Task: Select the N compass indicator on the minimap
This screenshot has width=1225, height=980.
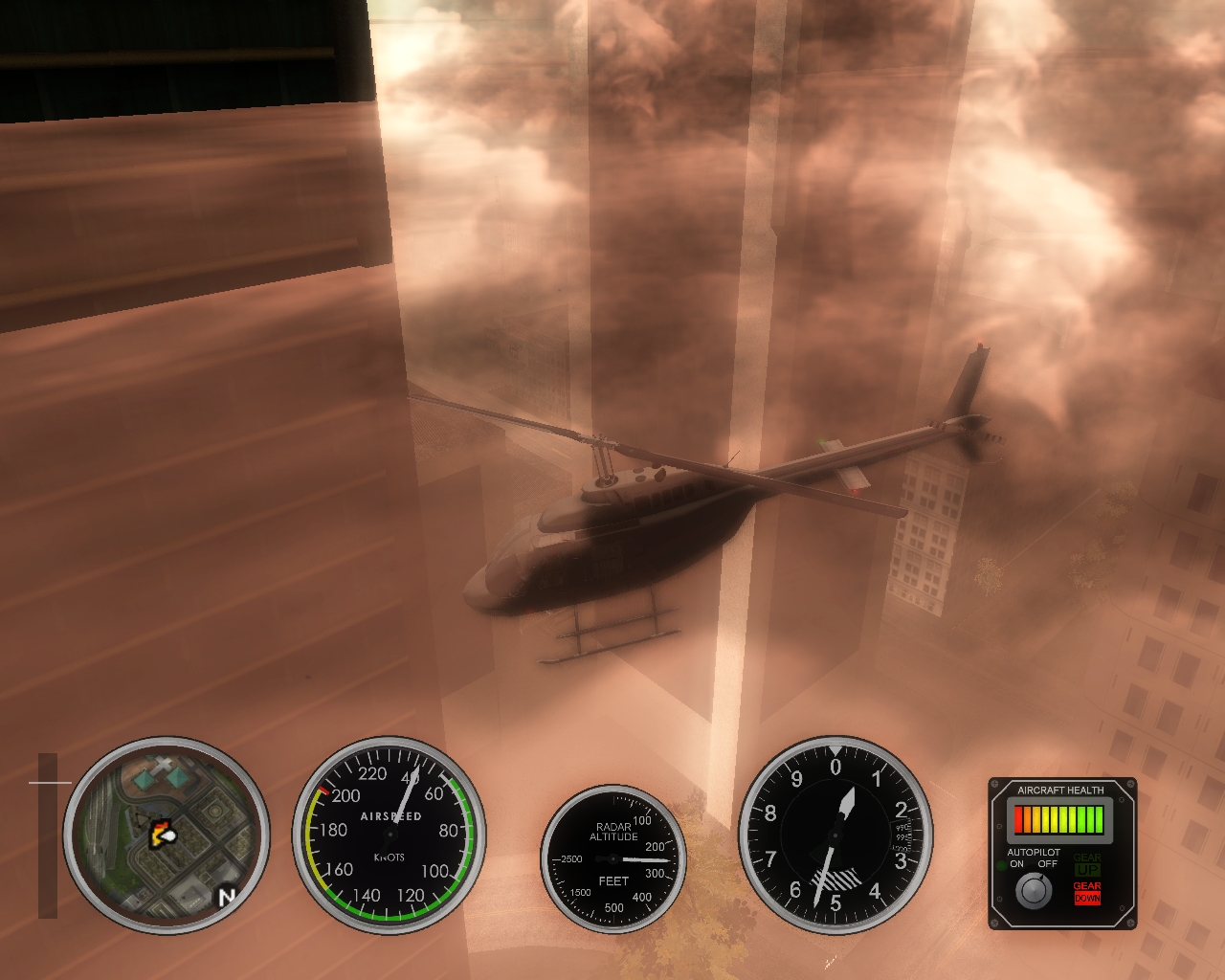Action: tap(227, 895)
